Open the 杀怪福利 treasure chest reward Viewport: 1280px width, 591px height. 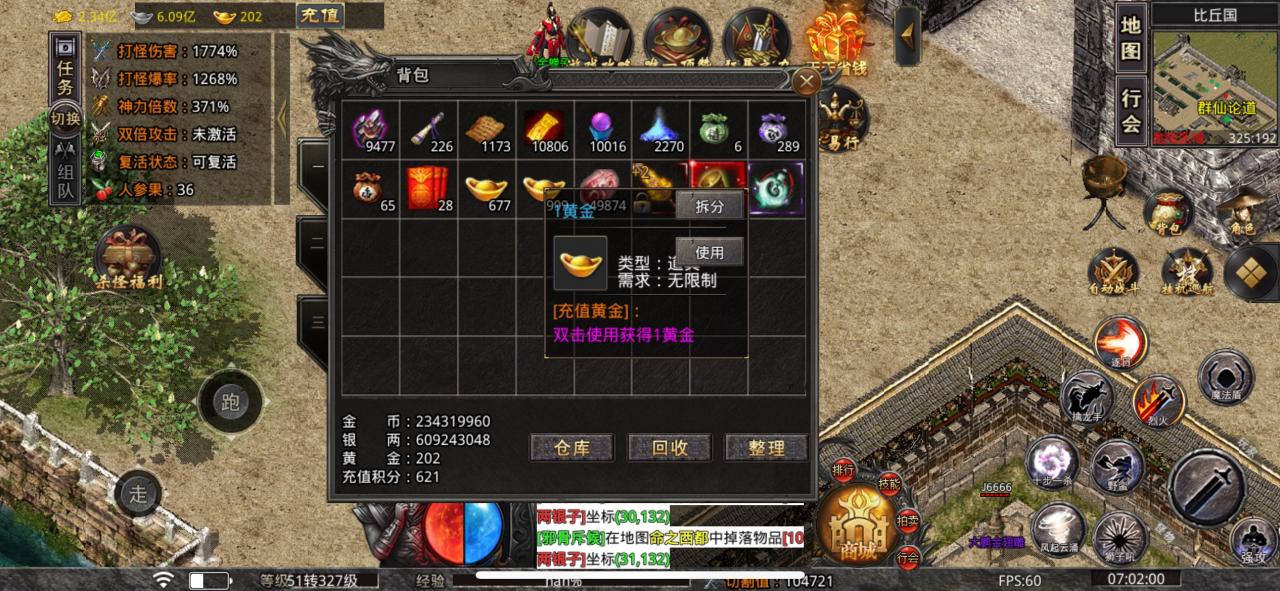click(x=127, y=258)
